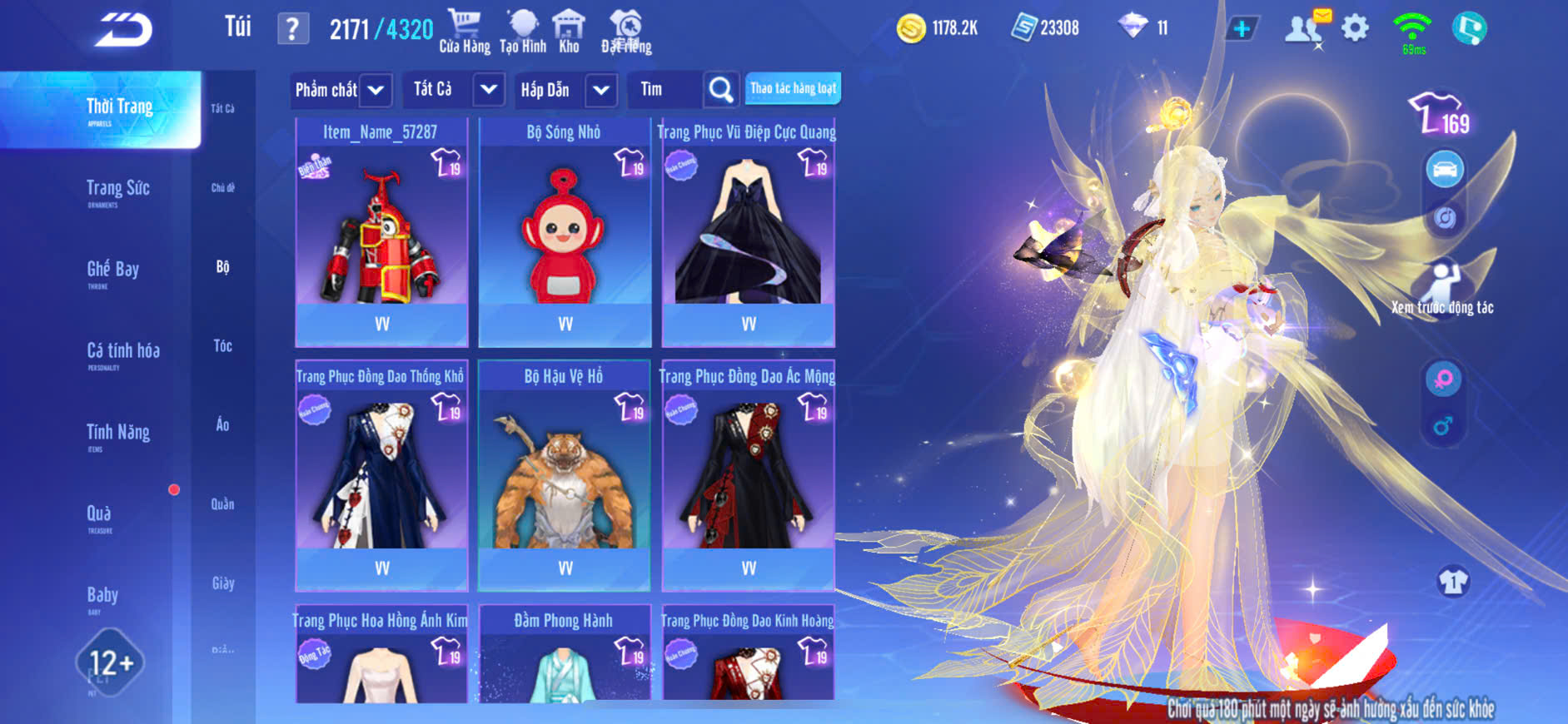The image size is (1568, 724).
Task: Activate the Thao tác hàng loạt button
Action: 793,88
